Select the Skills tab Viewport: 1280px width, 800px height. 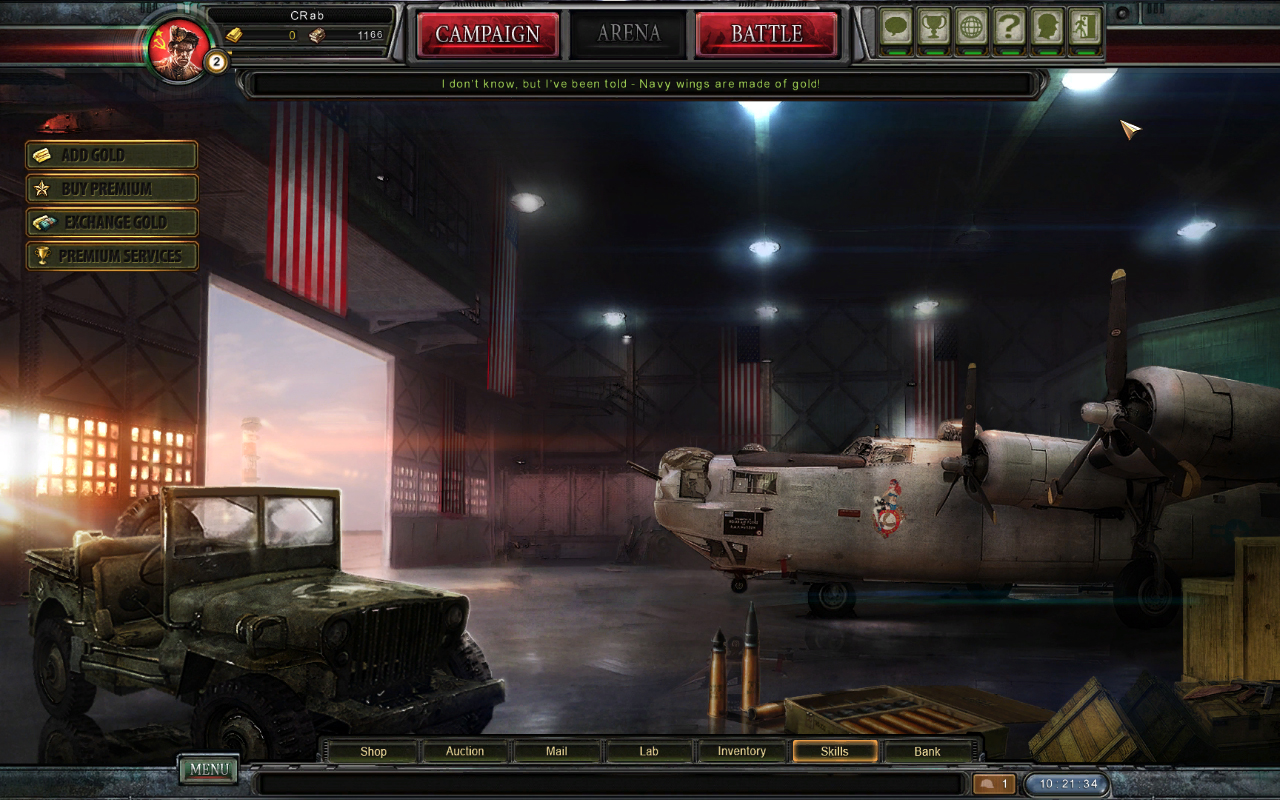[835, 751]
